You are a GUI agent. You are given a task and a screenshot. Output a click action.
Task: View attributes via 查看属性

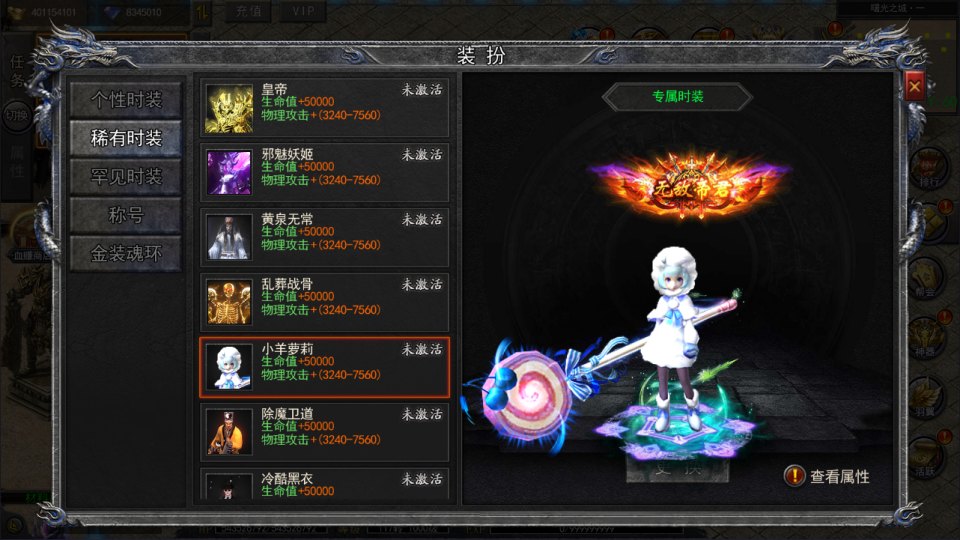828,477
